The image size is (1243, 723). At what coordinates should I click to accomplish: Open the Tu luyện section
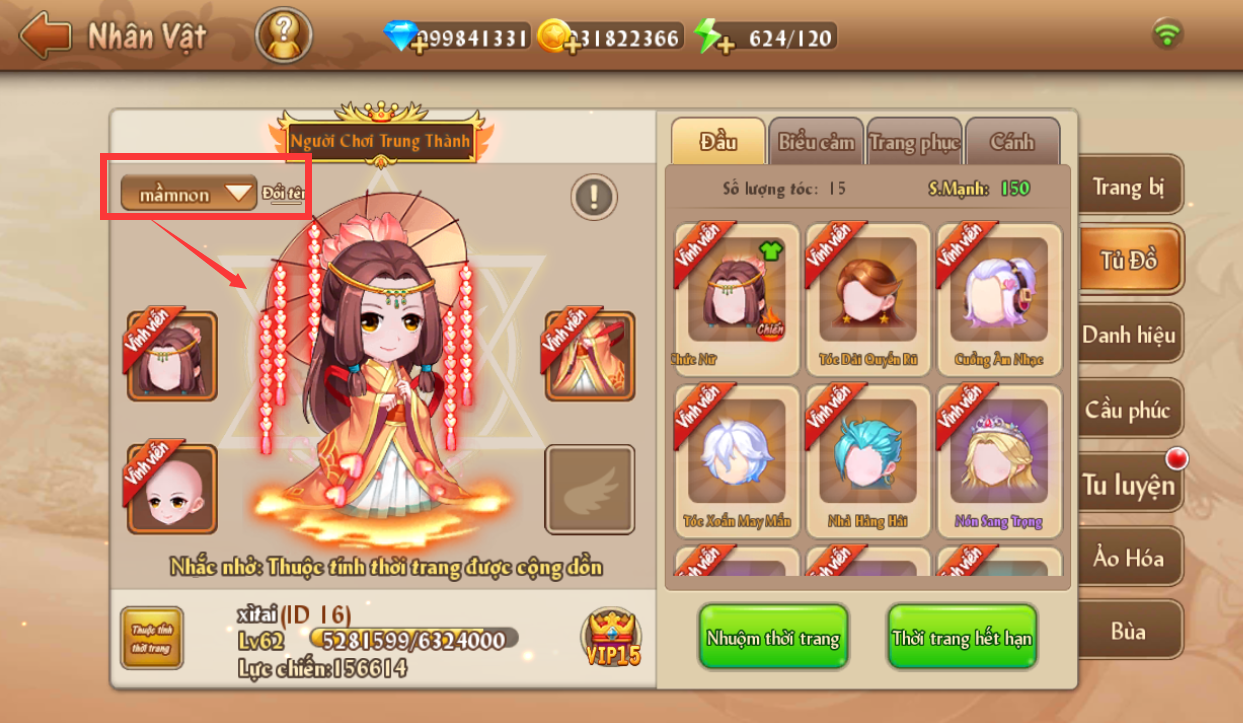(1128, 485)
